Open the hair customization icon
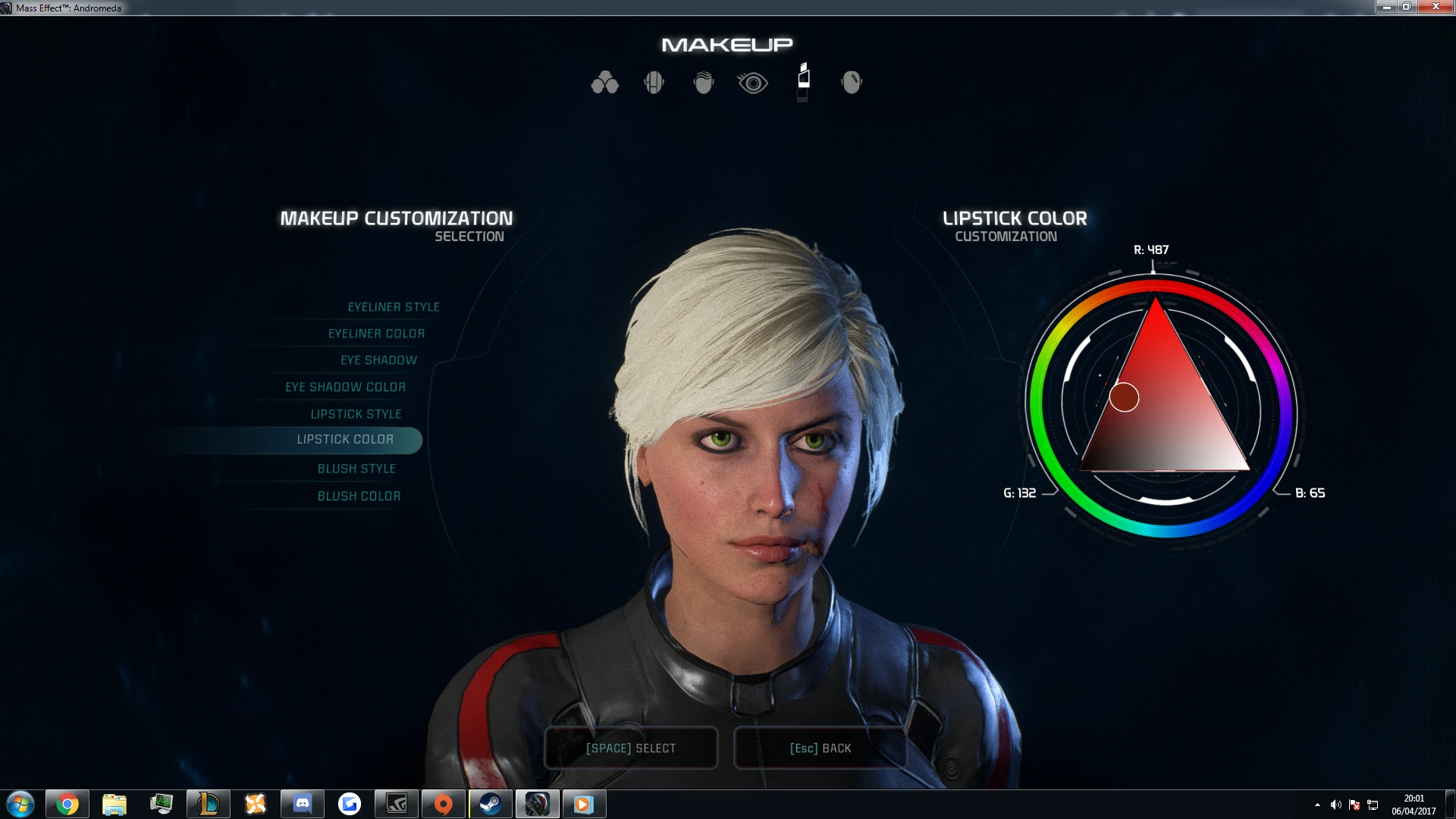Image resolution: width=1456 pixels, height=819 pixels. (x=703, y=82)
